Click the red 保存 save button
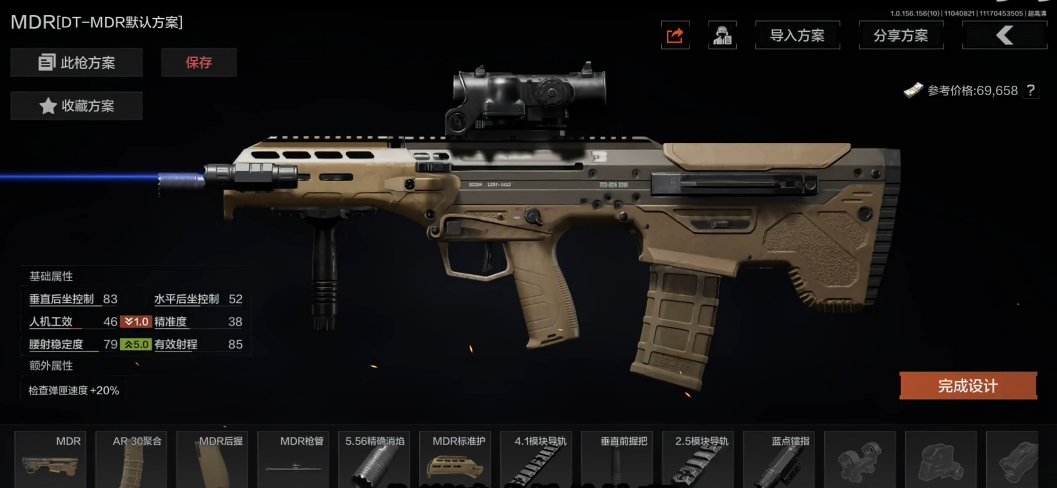The image size is (1057, 488). (199, 63)
